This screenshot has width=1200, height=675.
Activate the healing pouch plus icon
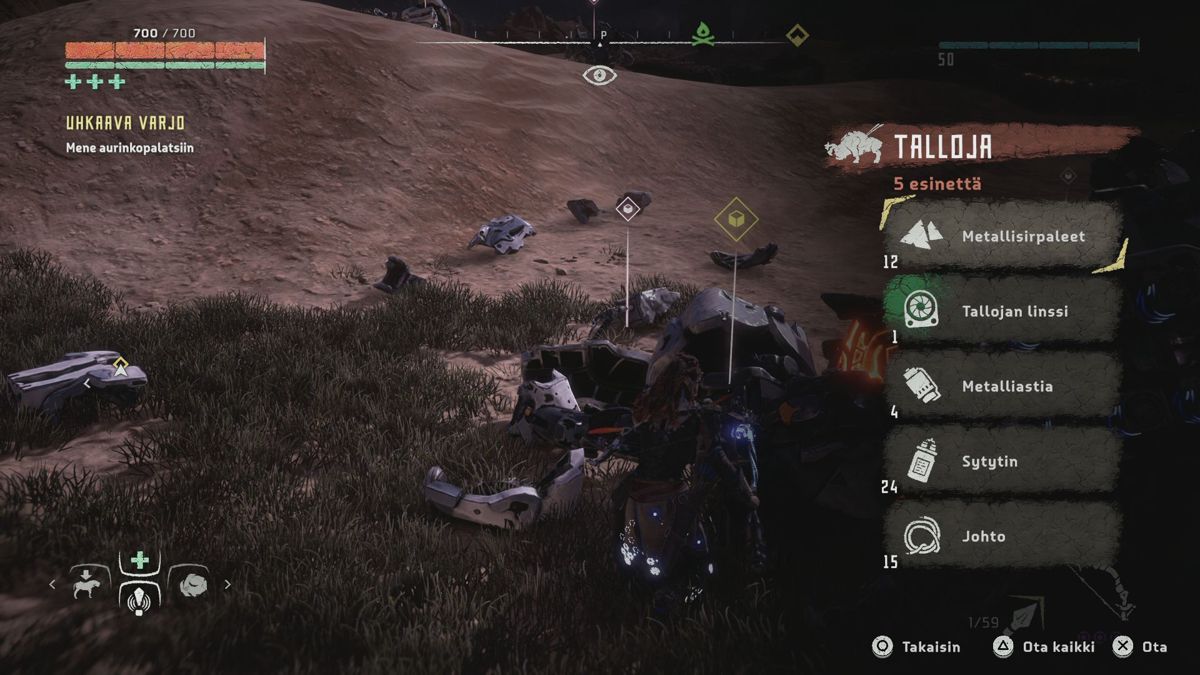(138, 561)
